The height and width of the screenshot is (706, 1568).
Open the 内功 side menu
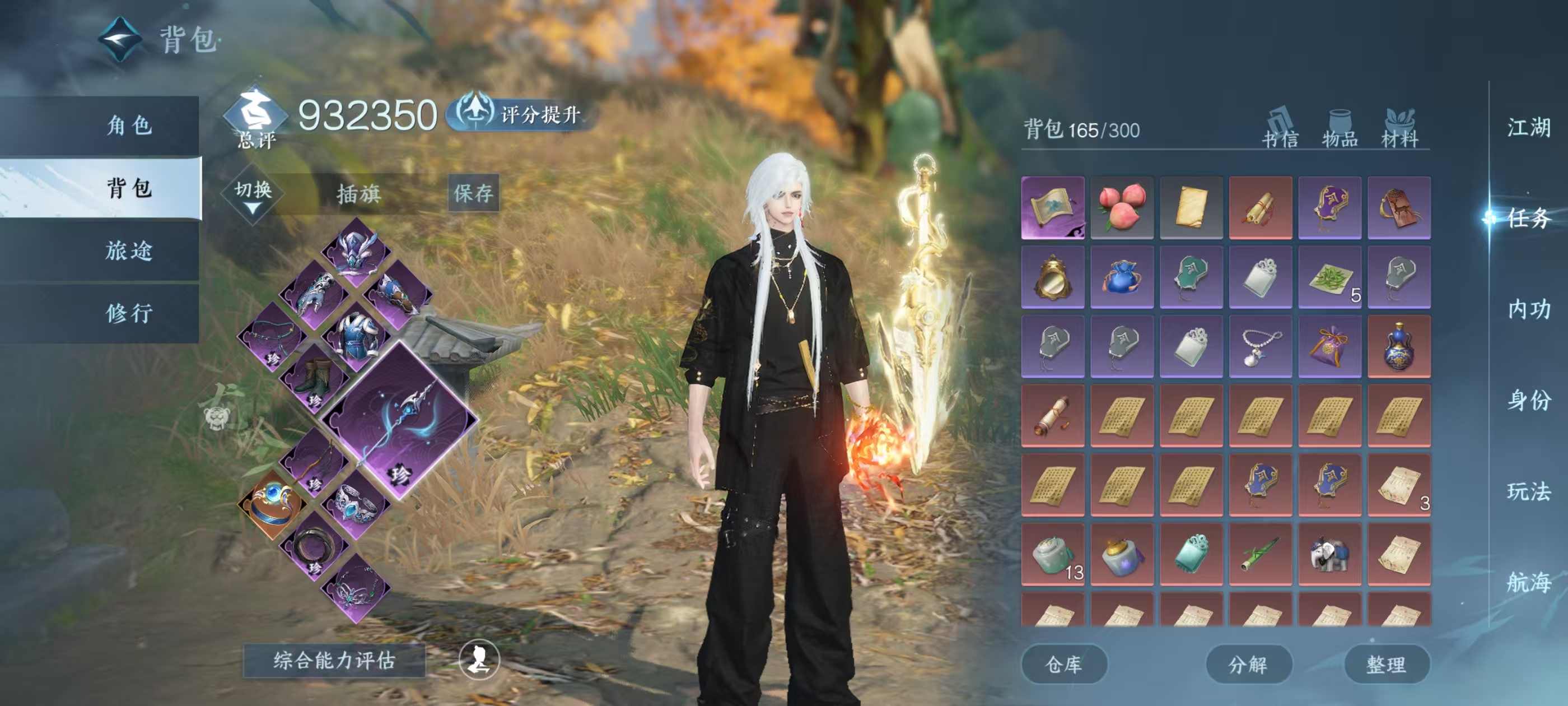pyautogui.click(x=1528, y=309)
